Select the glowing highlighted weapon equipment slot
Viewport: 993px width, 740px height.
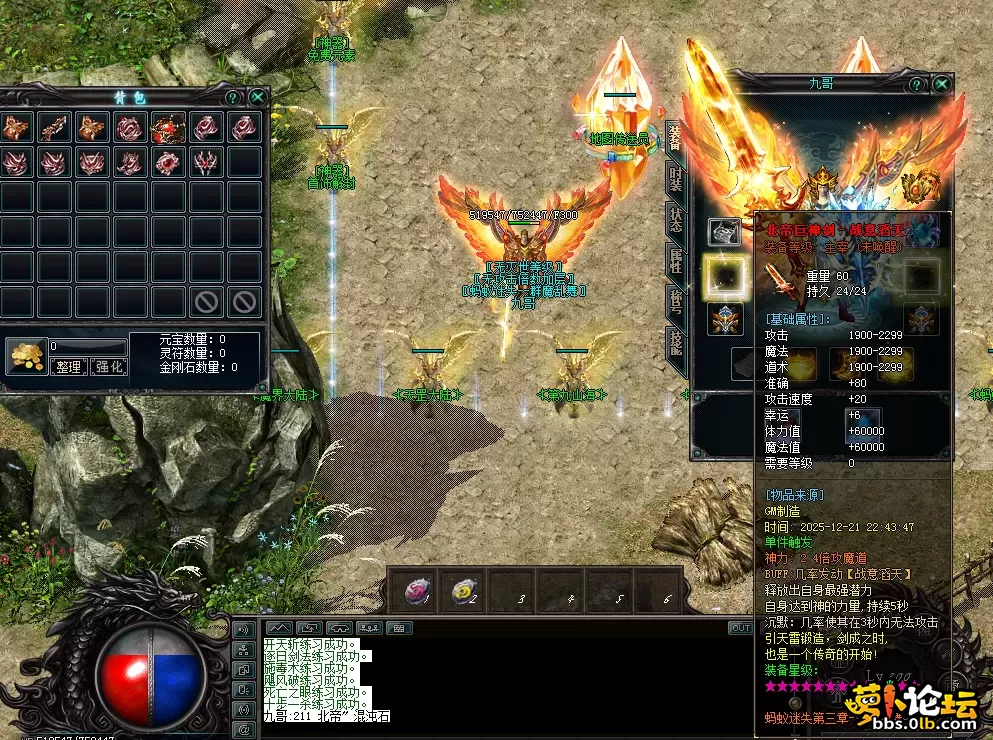tap(725, 277)
